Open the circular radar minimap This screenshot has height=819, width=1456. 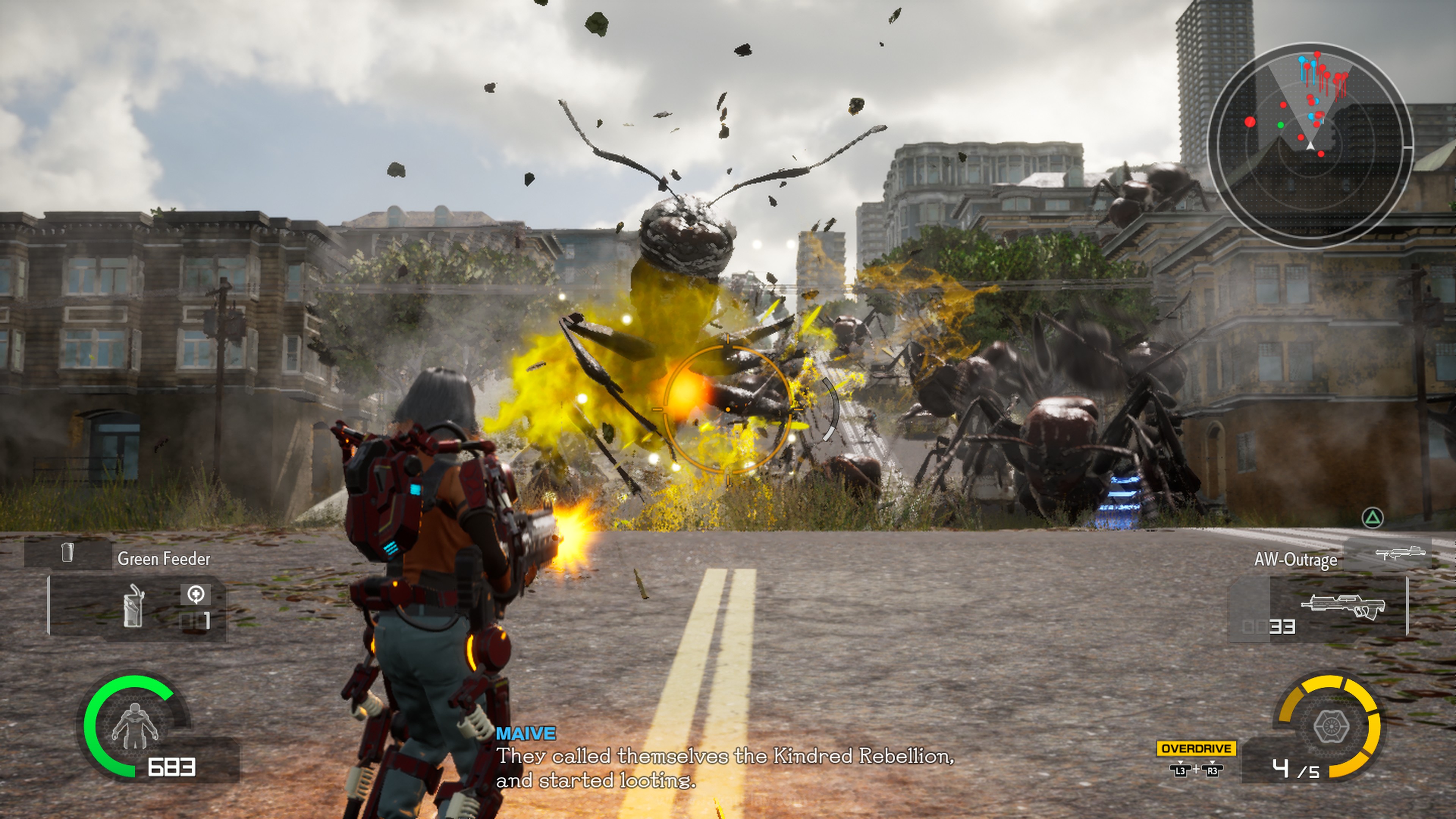(x=1310, y=146)
